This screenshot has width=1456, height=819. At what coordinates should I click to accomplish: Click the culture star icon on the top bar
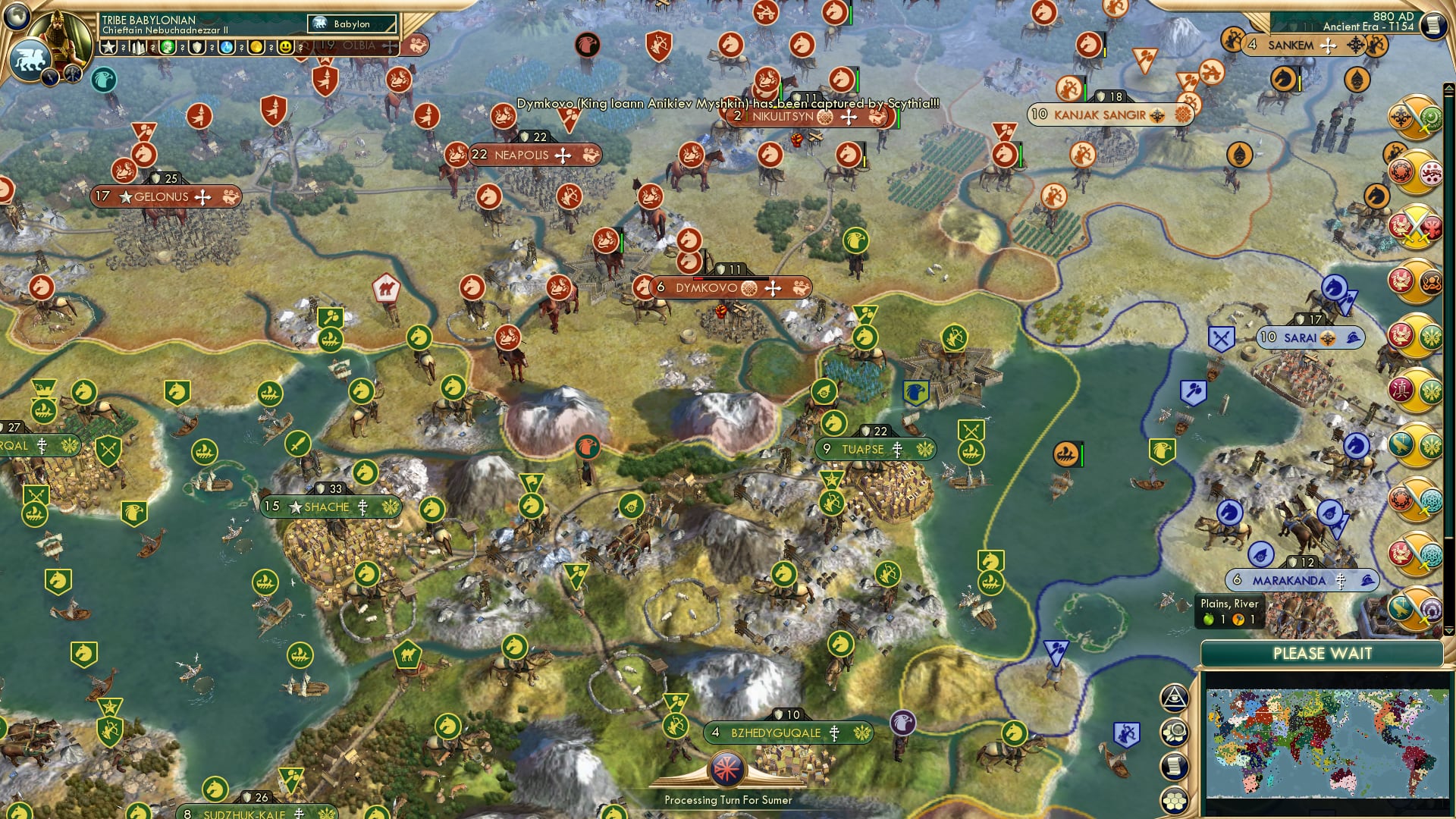(108, 47)
